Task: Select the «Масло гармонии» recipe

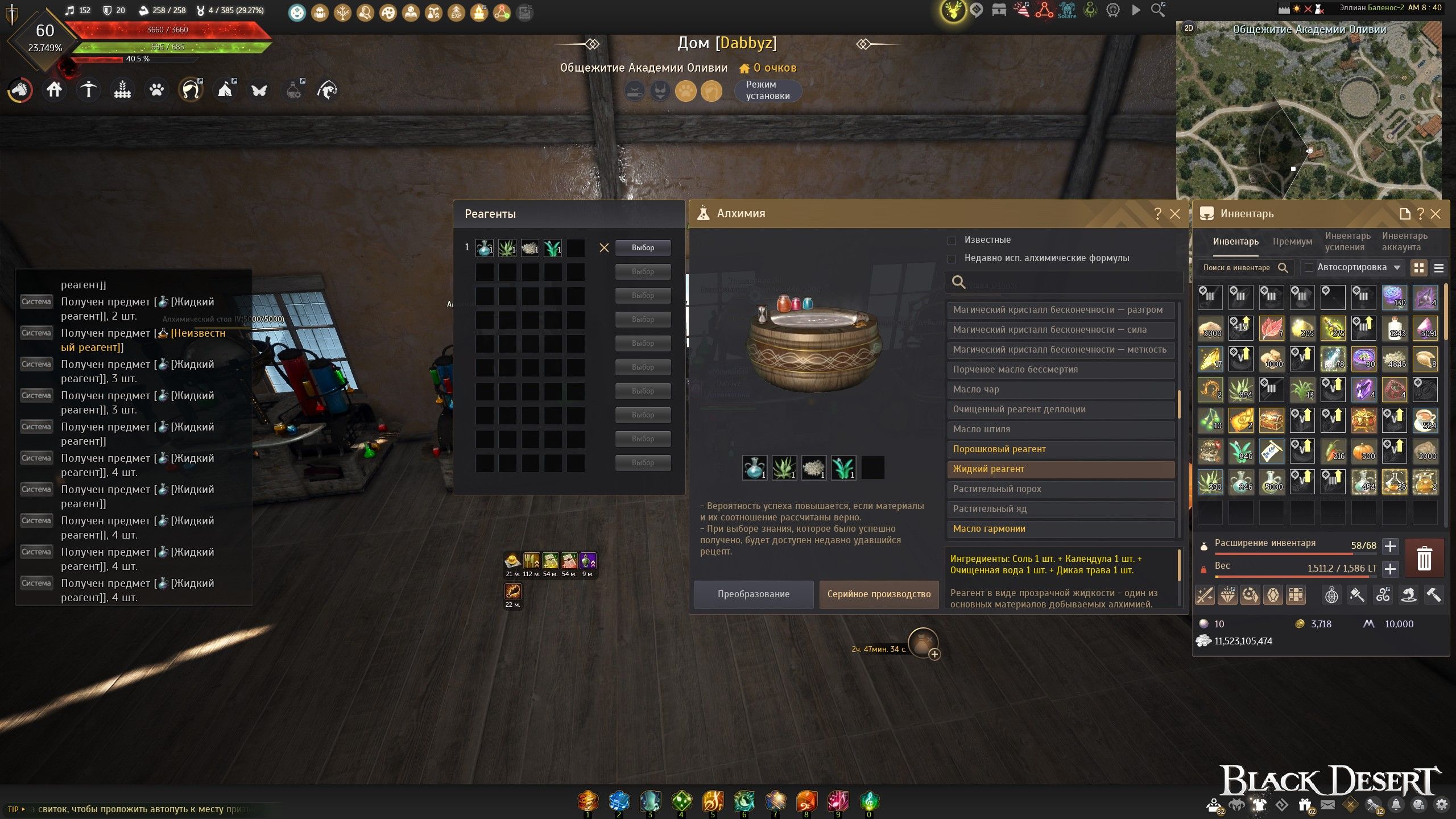Action: tap(1061, 529)
